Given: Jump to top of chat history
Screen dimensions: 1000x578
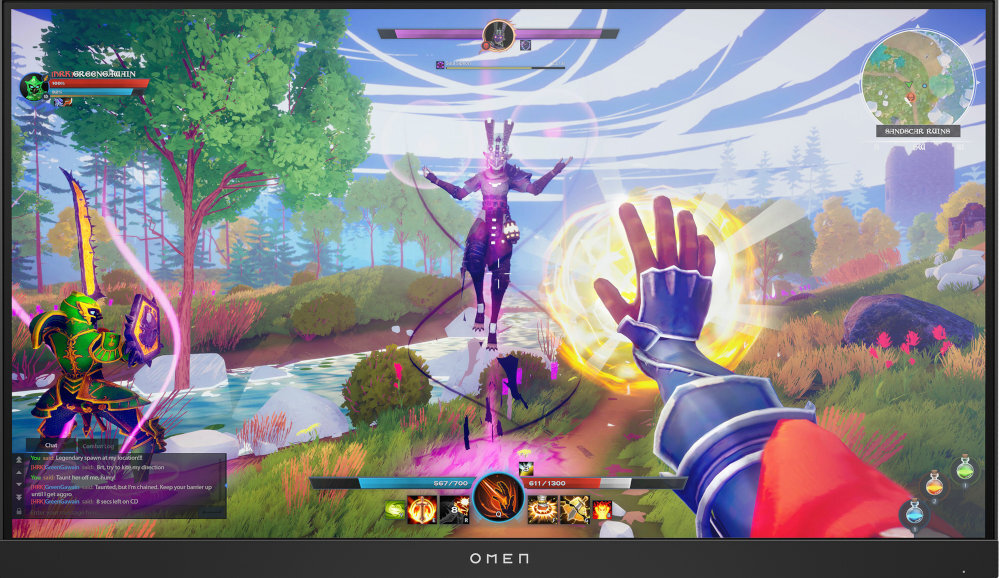Looking at the screenshot, I should (x=18, y=459).
